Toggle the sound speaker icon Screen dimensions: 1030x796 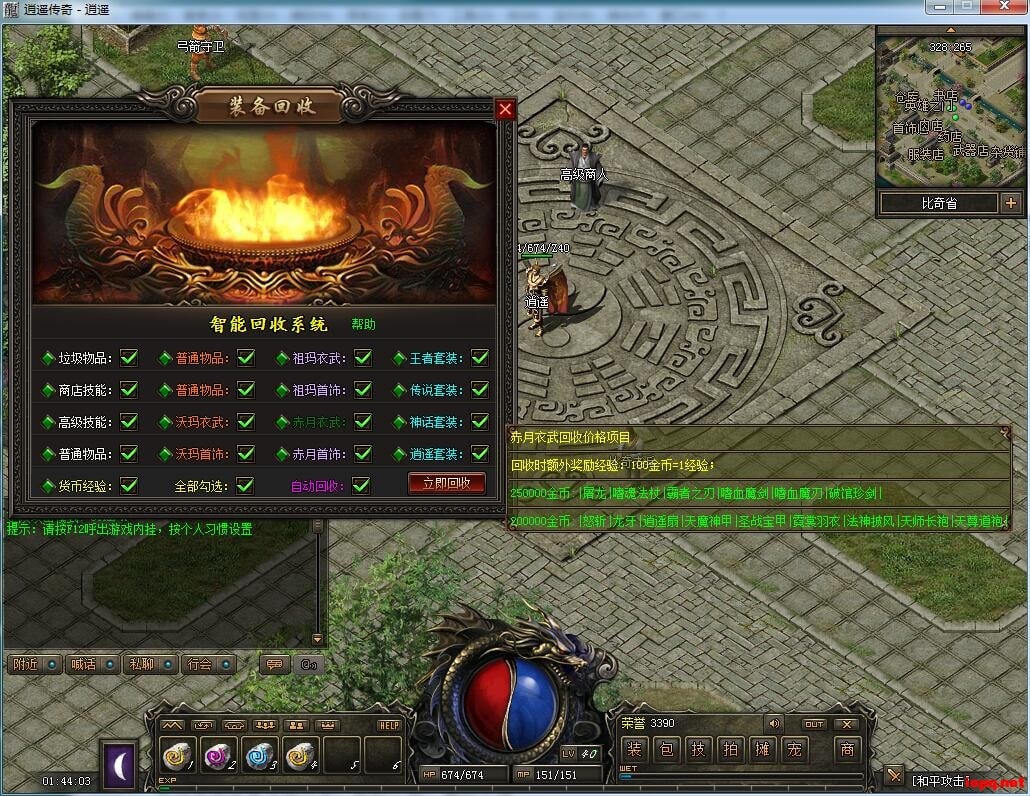773,723
